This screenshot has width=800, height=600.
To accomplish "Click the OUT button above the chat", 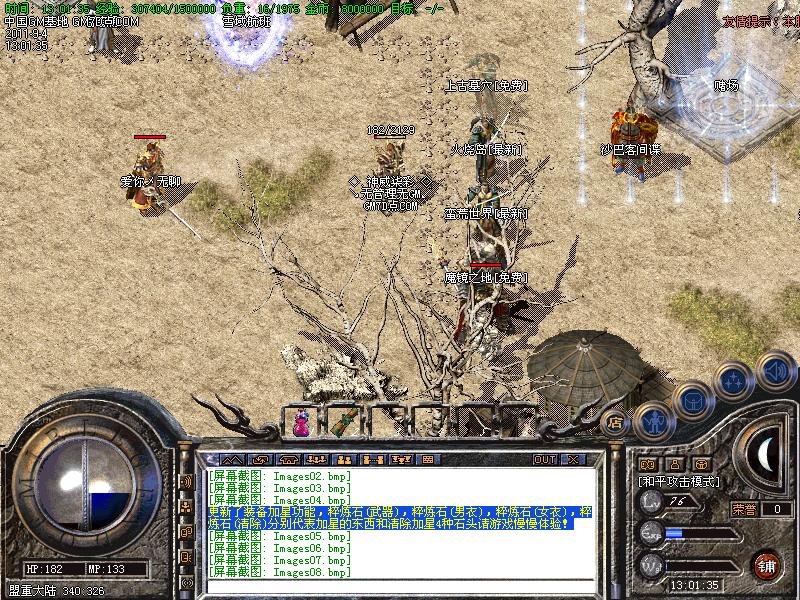I will [544, 459].
